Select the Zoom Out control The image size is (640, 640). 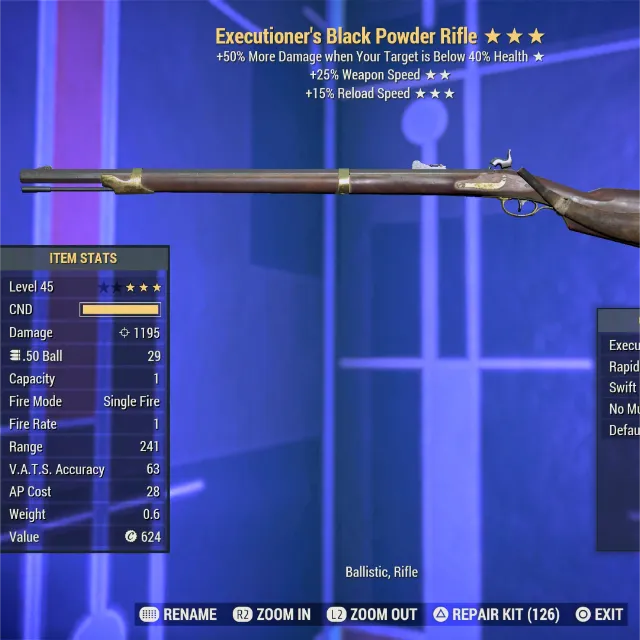[x=374, y=614]
